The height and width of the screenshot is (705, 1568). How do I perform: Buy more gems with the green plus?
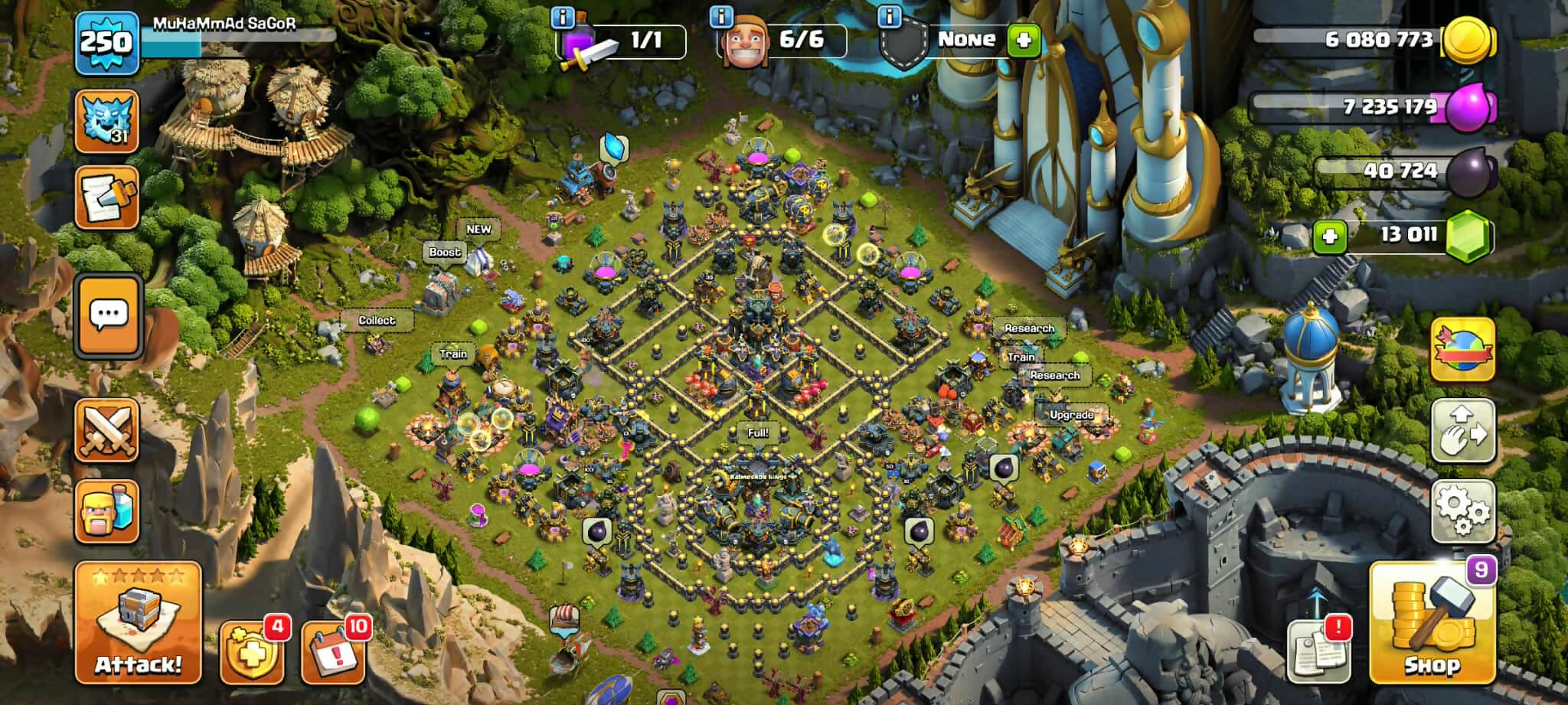pos(1329,236)
